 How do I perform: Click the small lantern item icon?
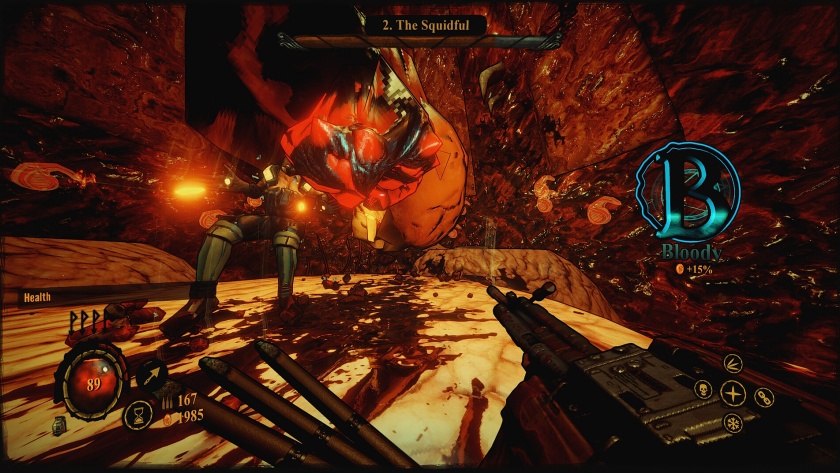coord(60,427)
